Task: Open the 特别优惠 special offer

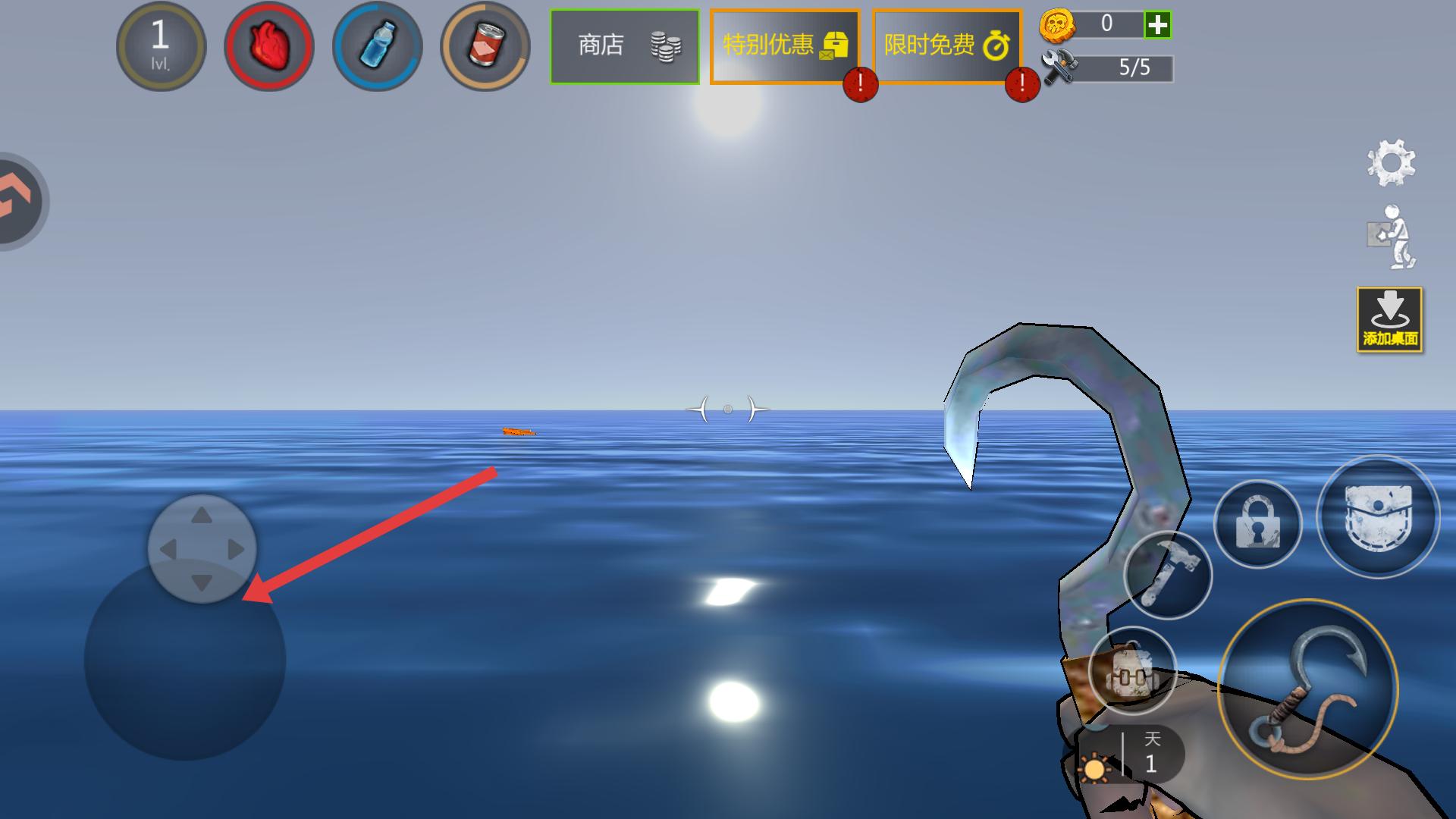Action: point(784,46)
